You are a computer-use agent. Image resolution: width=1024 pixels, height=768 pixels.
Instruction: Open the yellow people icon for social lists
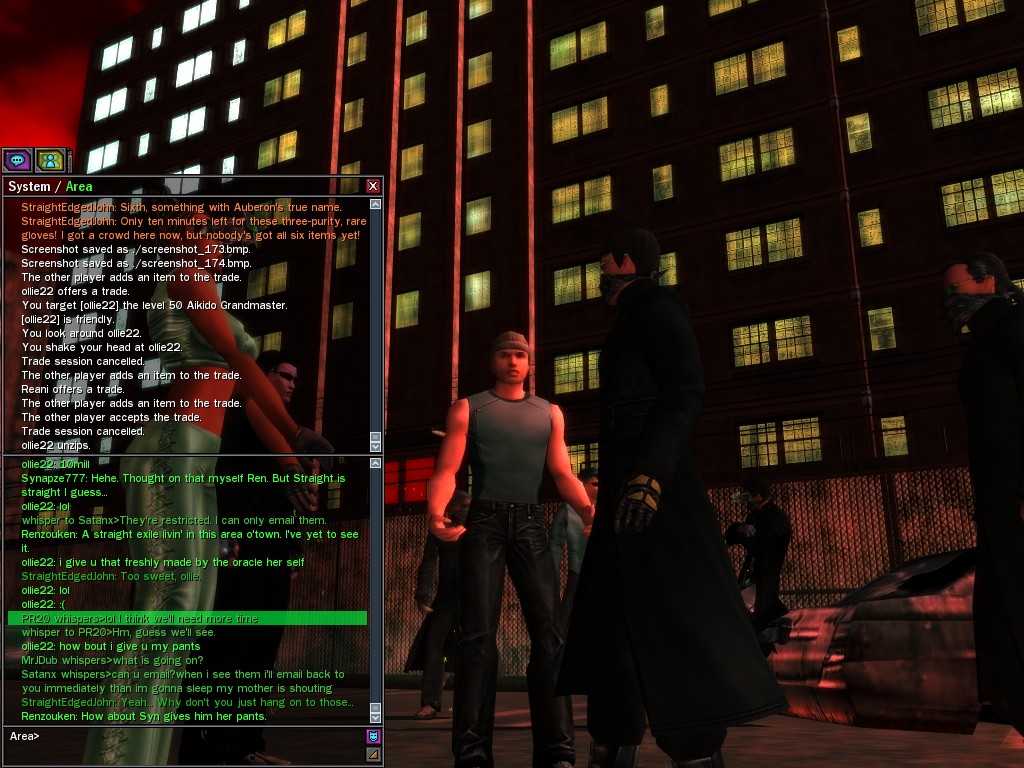[50, 160]
